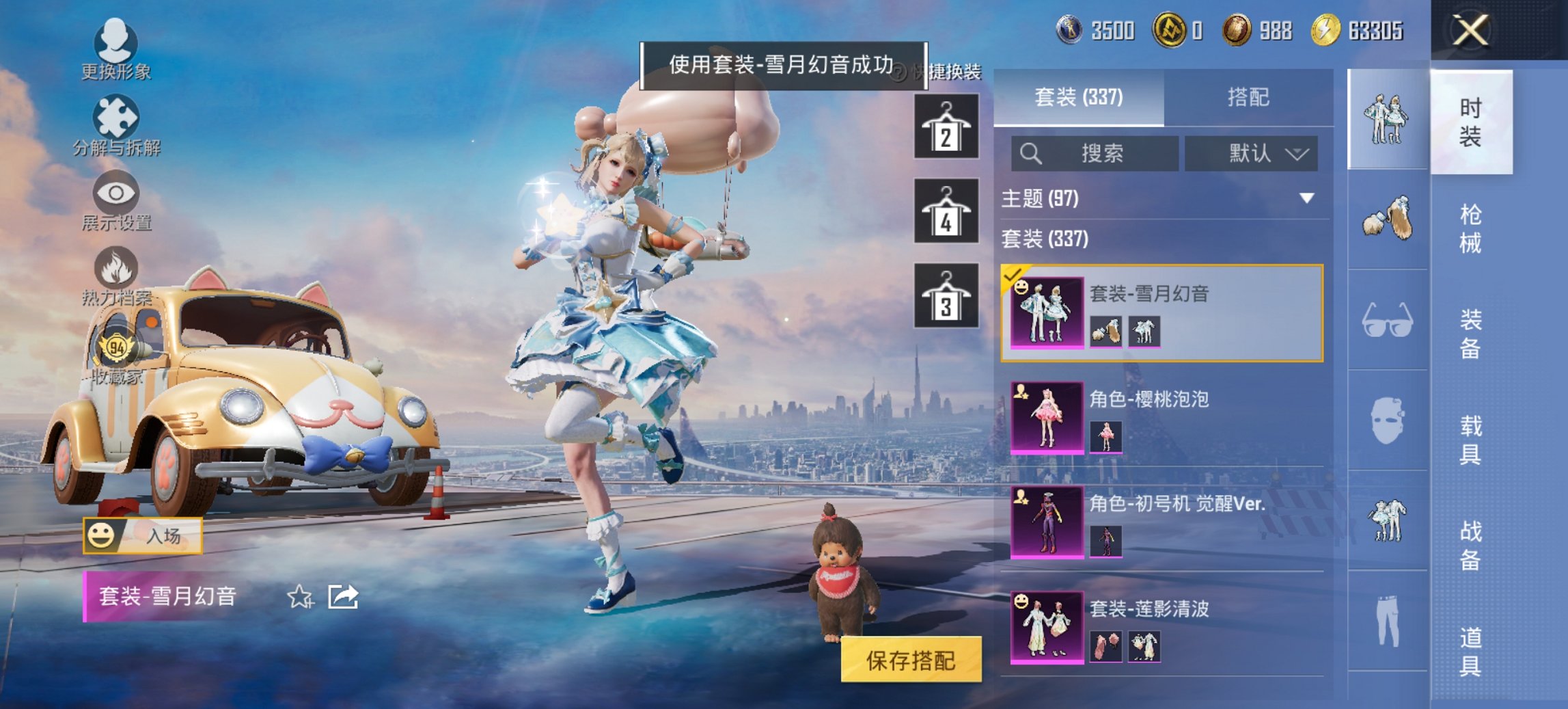Open the 默认 sorting dropdown
The width and height of the screenshot is (1568, 709).
1252,154
